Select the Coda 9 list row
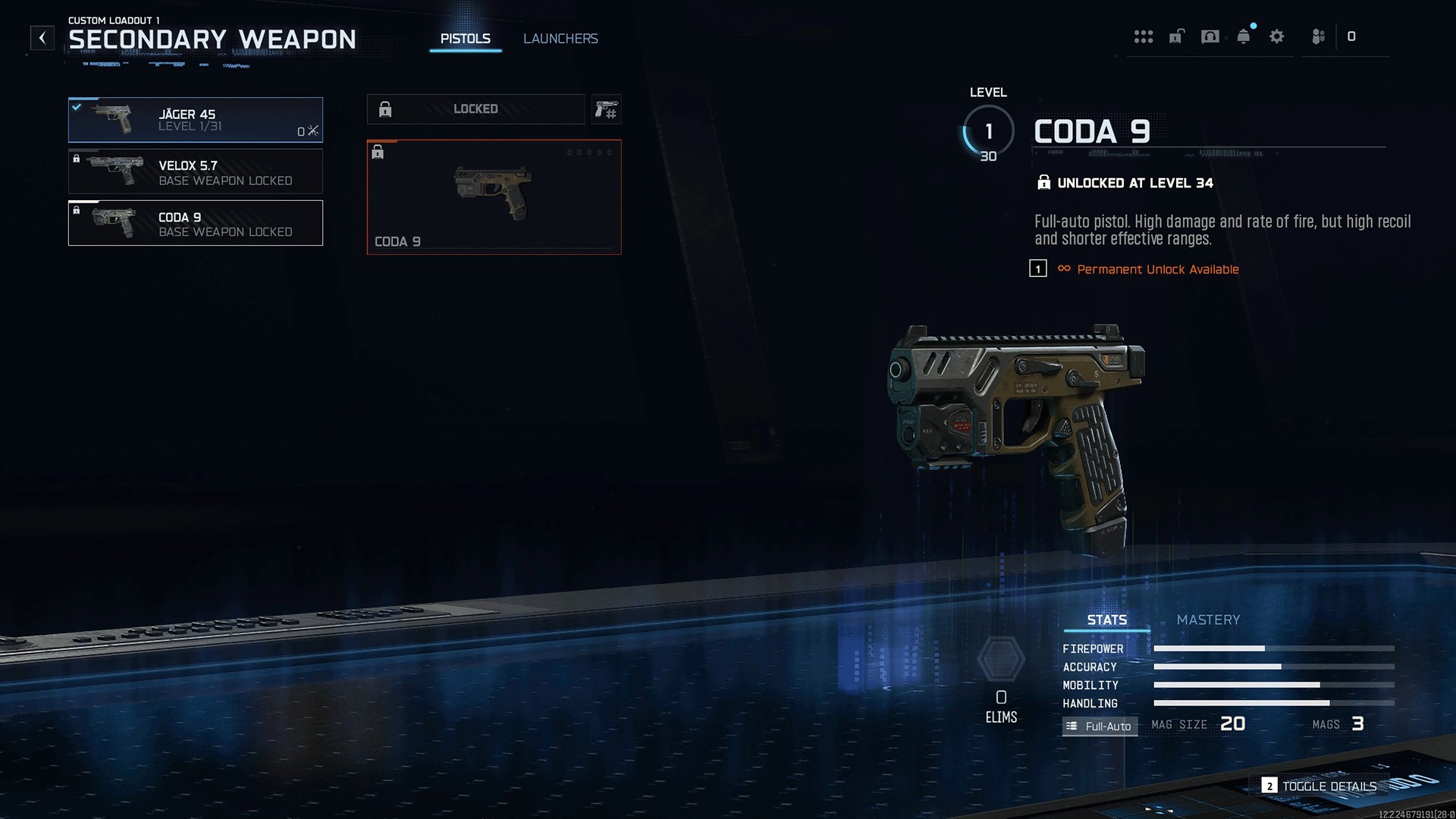 (195, 223)
